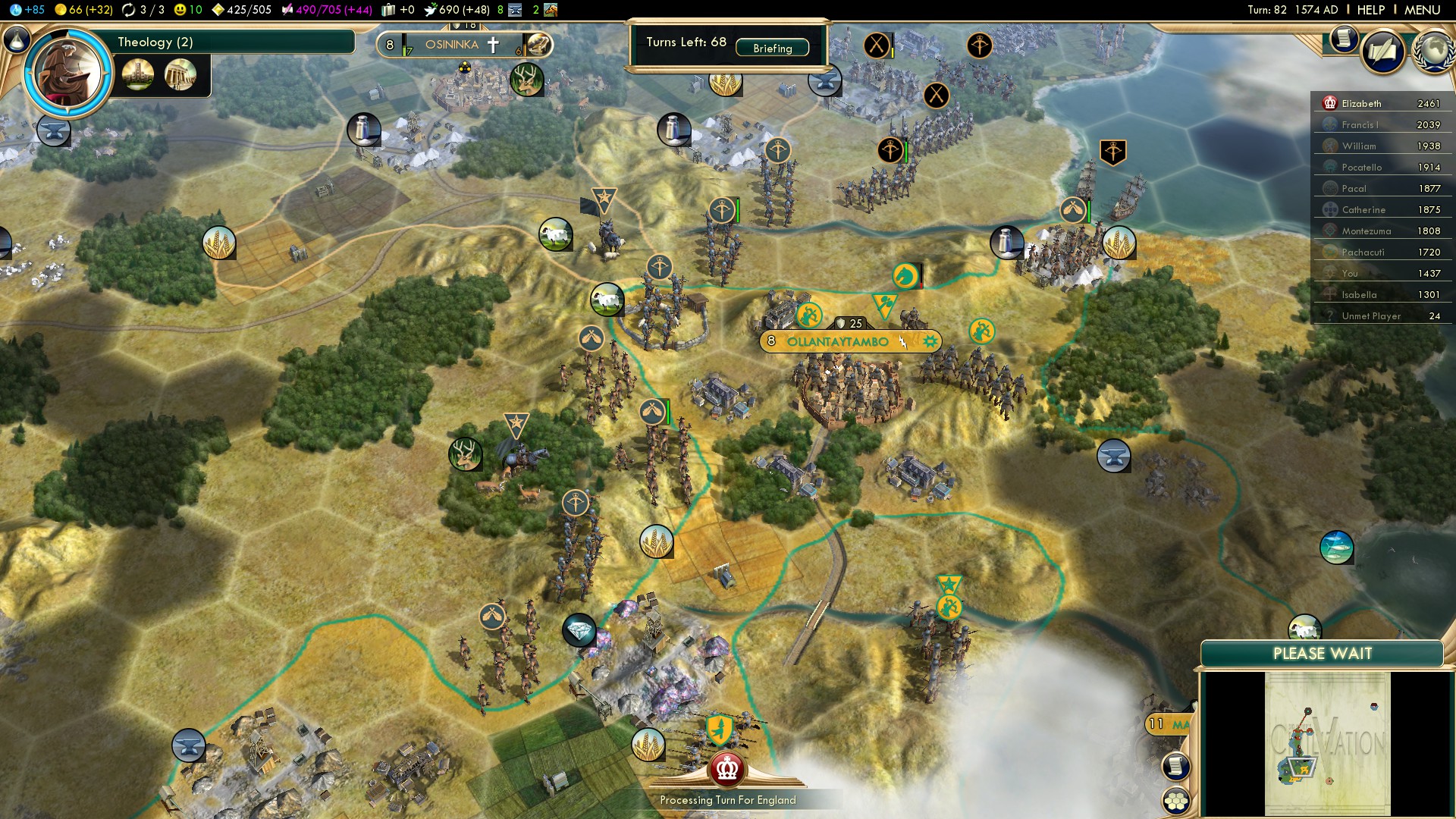Open the quill and parchment icon
This screenshot has height=819, width=1456.
click(1383, 52)
